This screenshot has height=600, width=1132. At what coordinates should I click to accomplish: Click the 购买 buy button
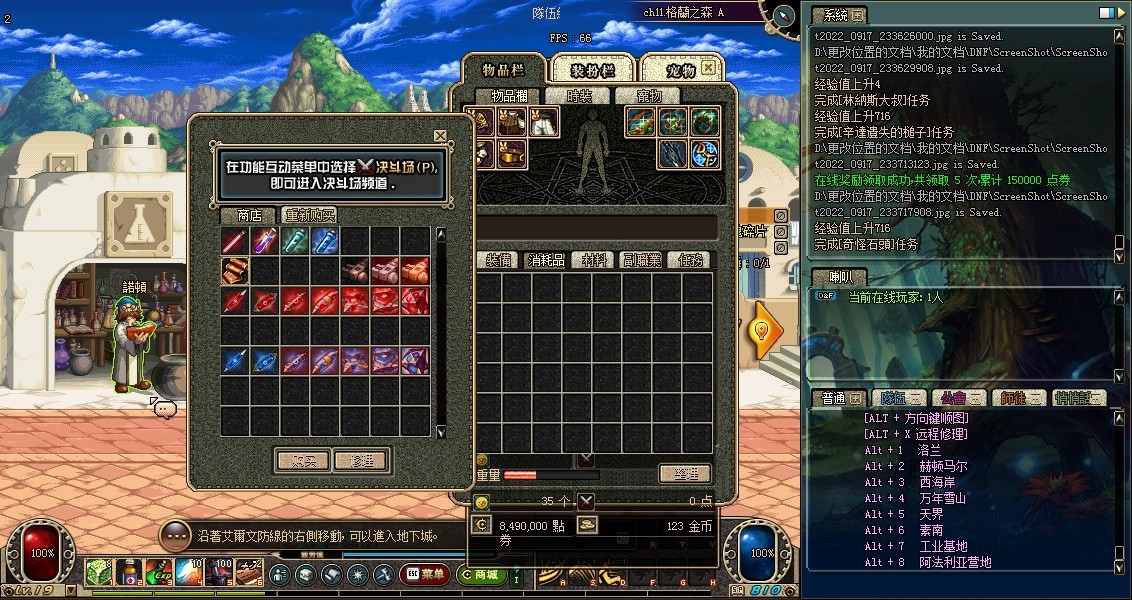(302, 461)
